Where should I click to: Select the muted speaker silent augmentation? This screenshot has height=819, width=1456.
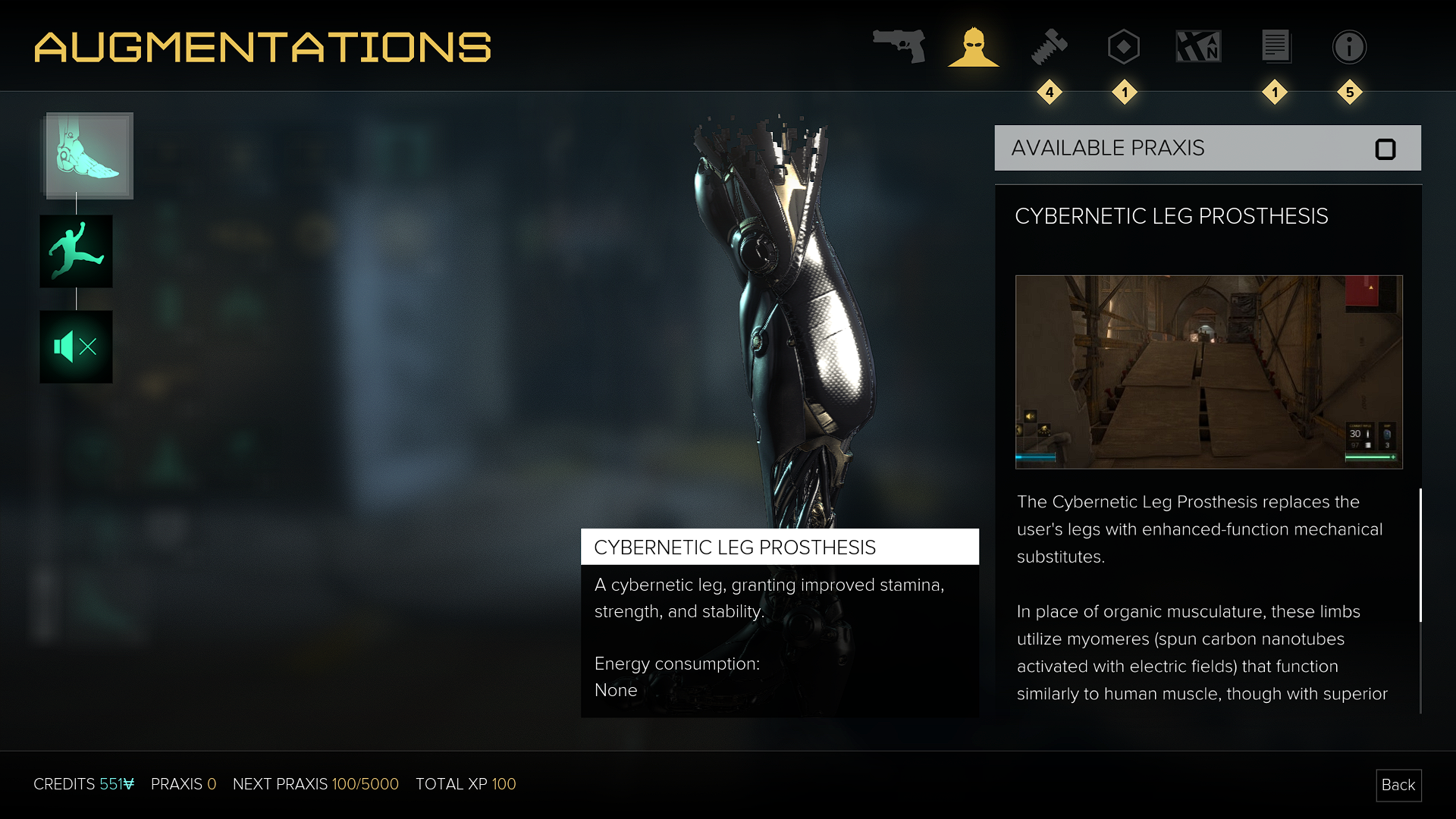tap(76, 347)
